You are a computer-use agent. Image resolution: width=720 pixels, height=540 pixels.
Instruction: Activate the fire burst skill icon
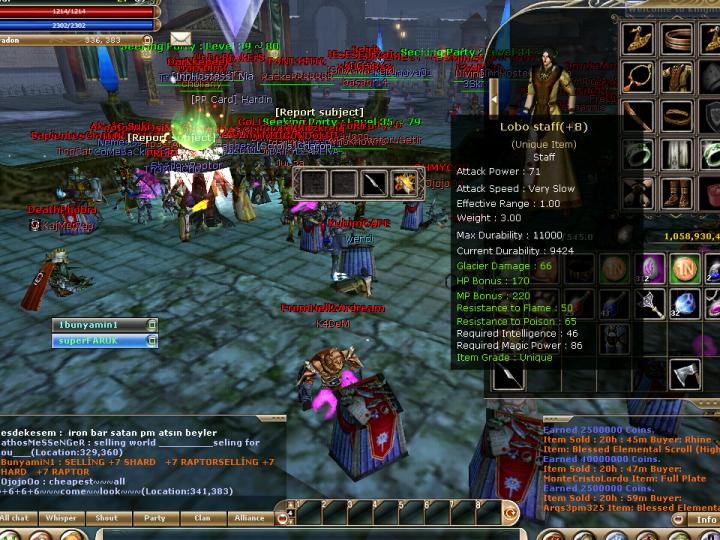pos(406,183)
